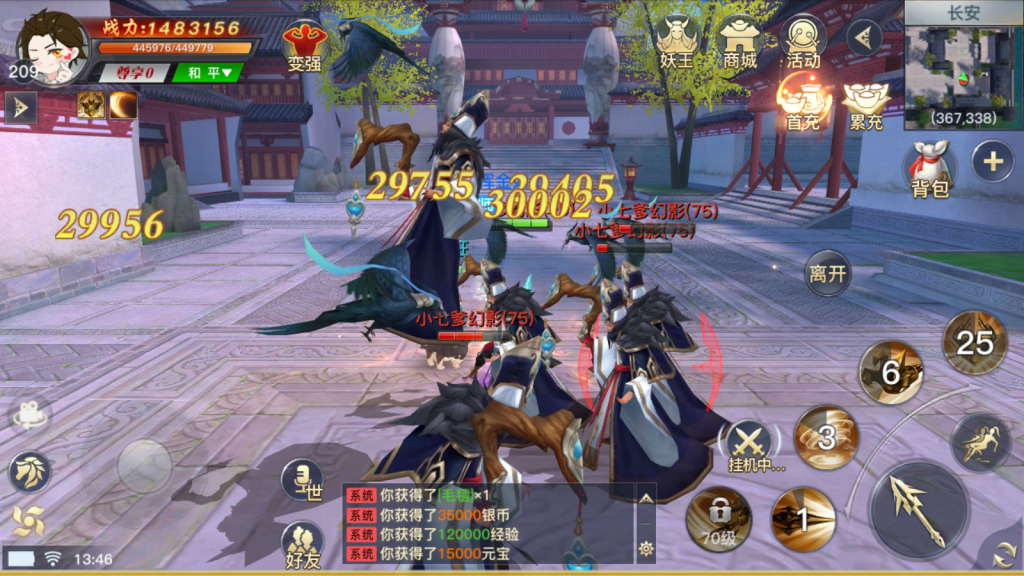Open the chat settings gear

pyautogui.click(x=646, y=548)
